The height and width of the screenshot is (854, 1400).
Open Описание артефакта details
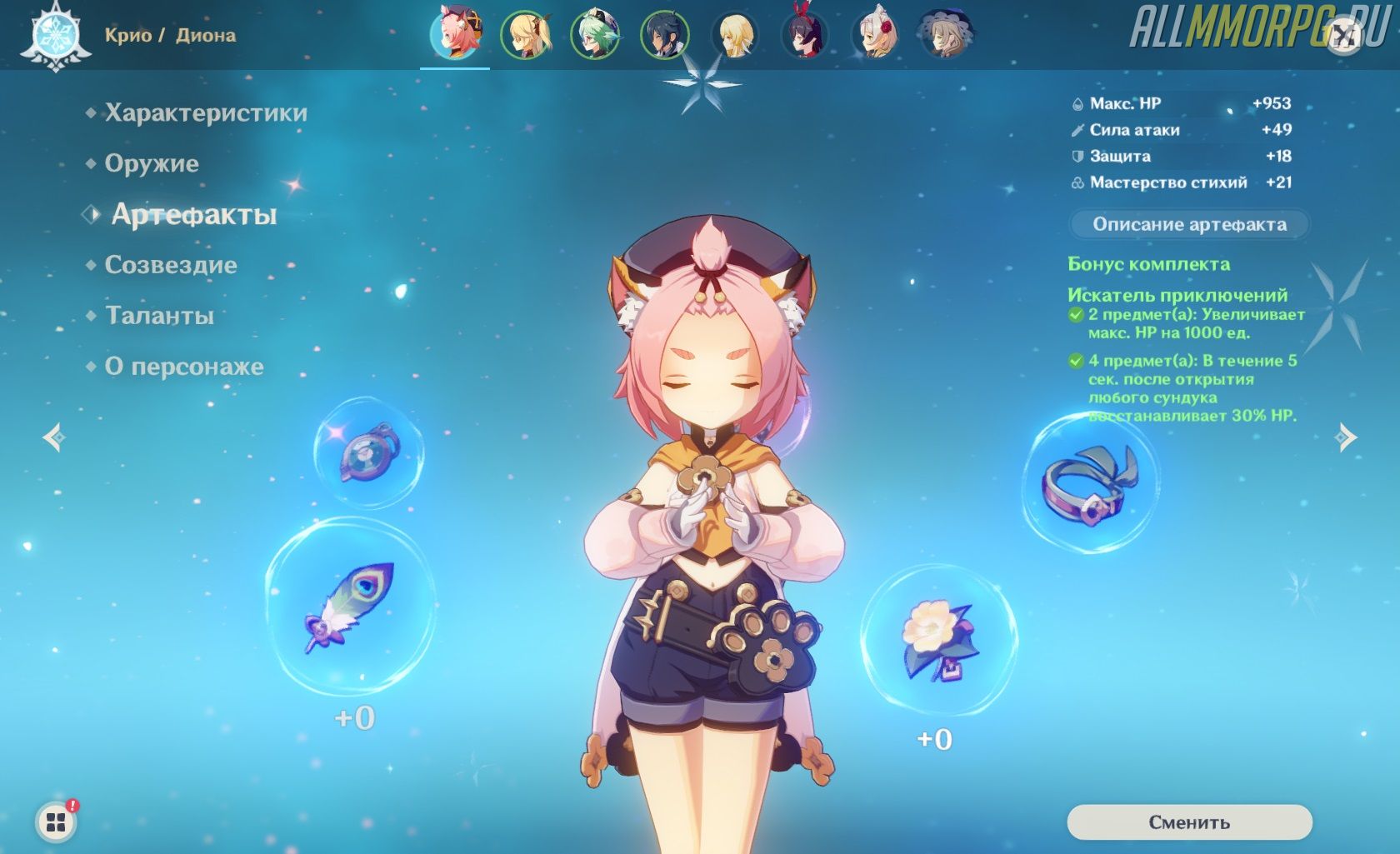(1189, 224)
